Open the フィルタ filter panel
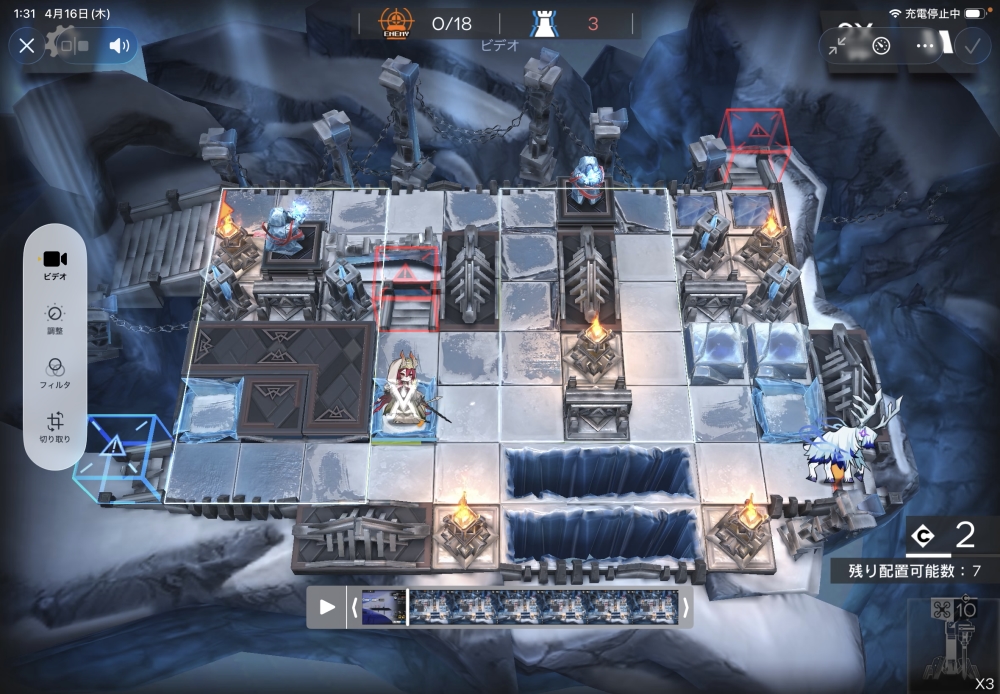Image resolution: width=1000 pixels, height=694 pixels. click(x=55, y=372)
